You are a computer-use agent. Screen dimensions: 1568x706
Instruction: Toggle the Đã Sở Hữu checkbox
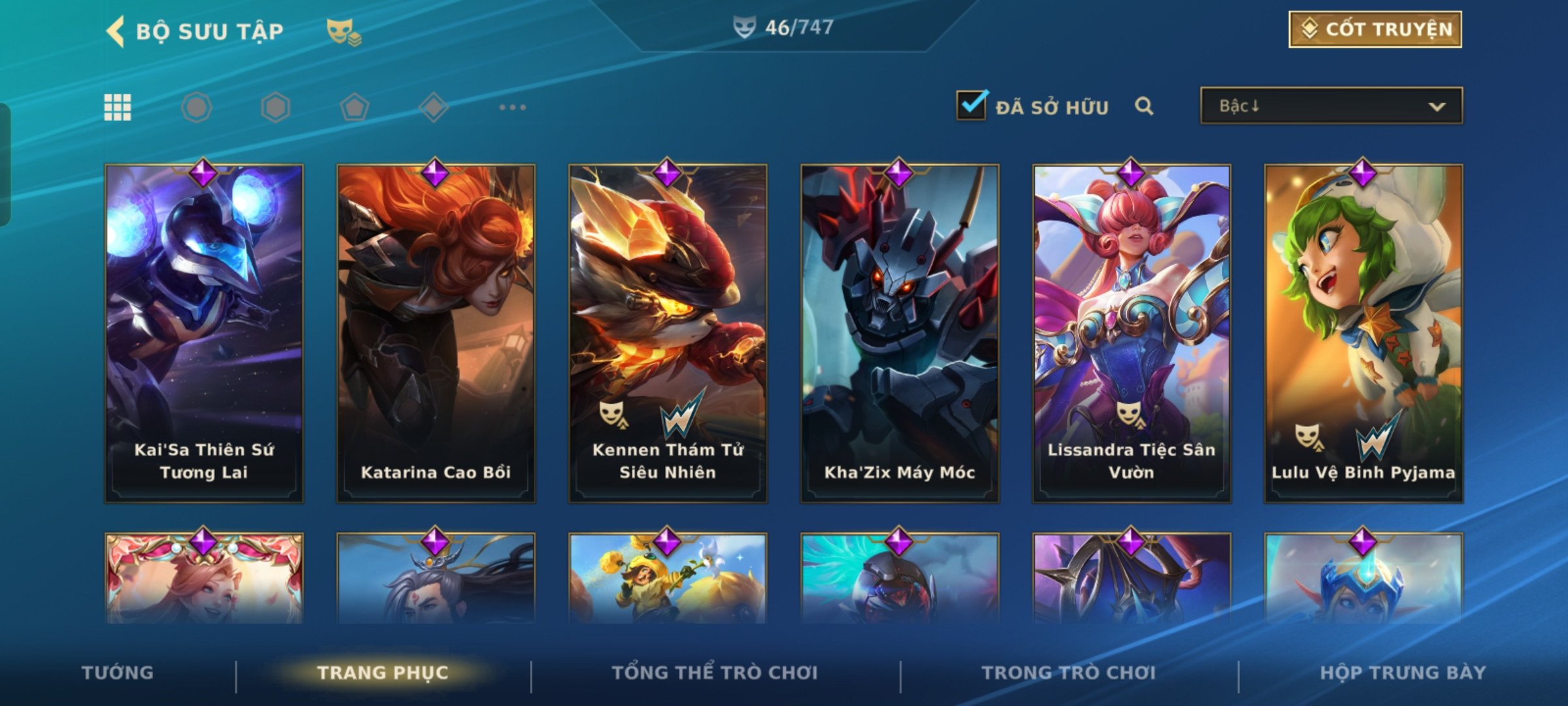point(972,105)
